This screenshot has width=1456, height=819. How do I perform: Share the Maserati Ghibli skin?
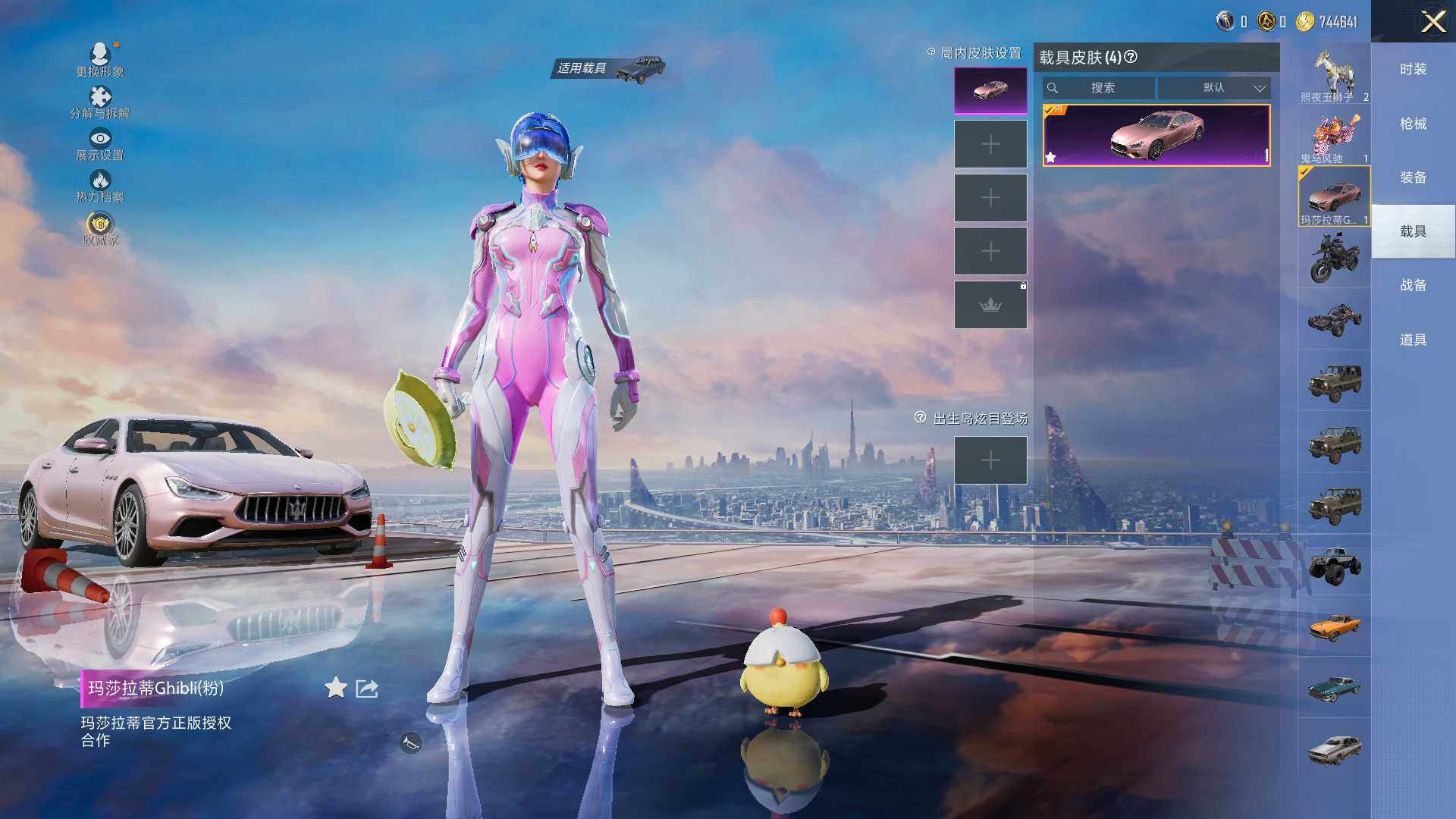367,689
